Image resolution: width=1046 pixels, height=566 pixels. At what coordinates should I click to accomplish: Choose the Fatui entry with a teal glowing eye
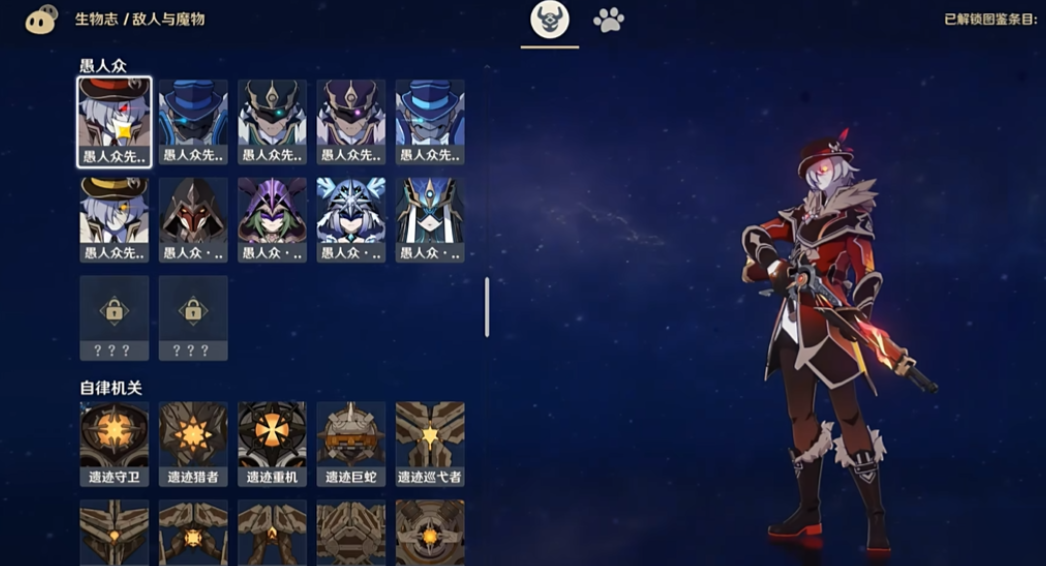tap(272, 122)
